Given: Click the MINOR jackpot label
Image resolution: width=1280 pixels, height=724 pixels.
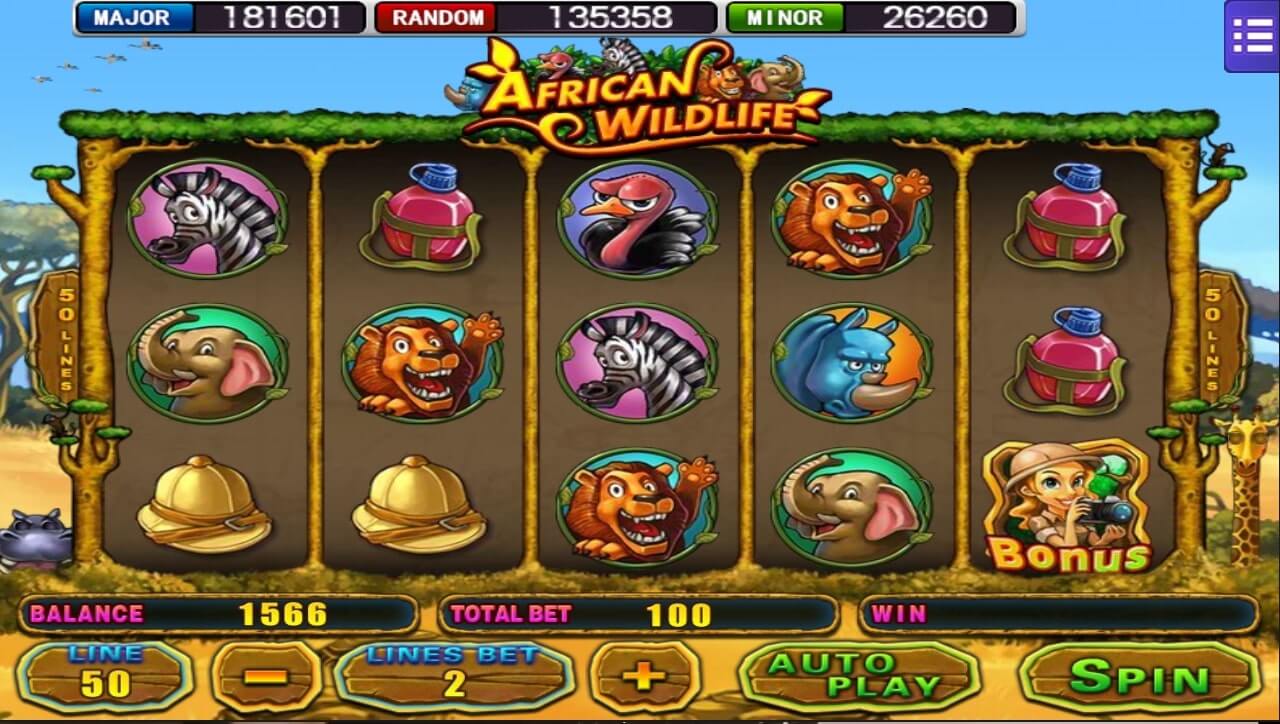Looking at the screenshot, I should pos(786,17).
